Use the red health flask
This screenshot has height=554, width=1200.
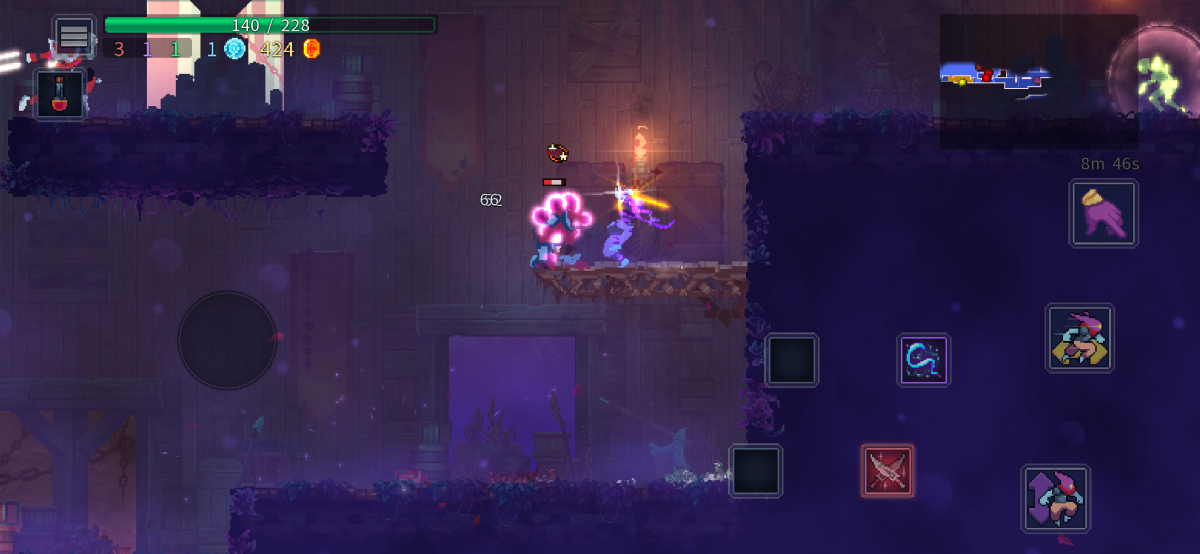pyautogui.click(x=61, y=95)
